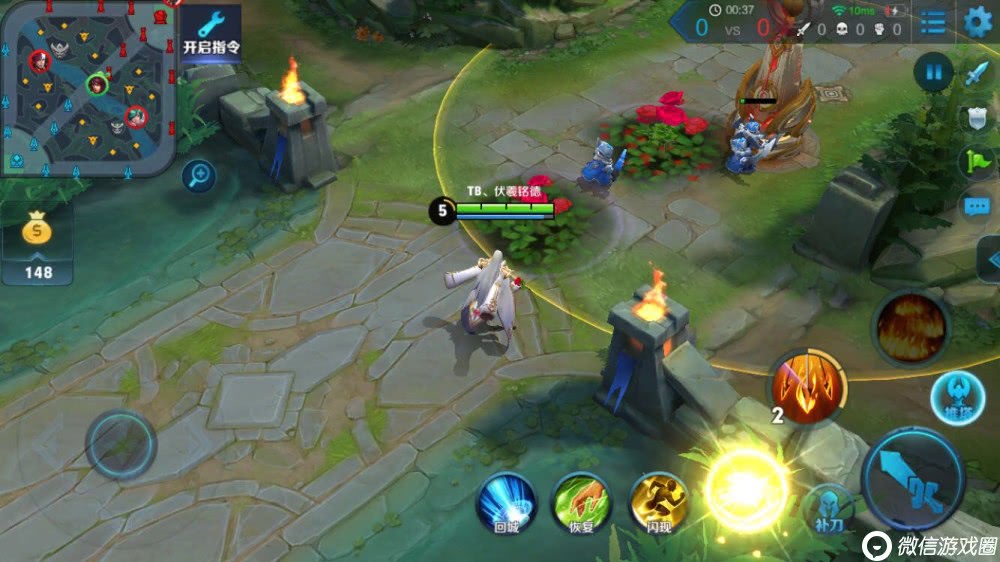The height and width of the screenshot is (562, 1000).
Task: Activate the glowing yellow skill button
Action: point(746,489)
